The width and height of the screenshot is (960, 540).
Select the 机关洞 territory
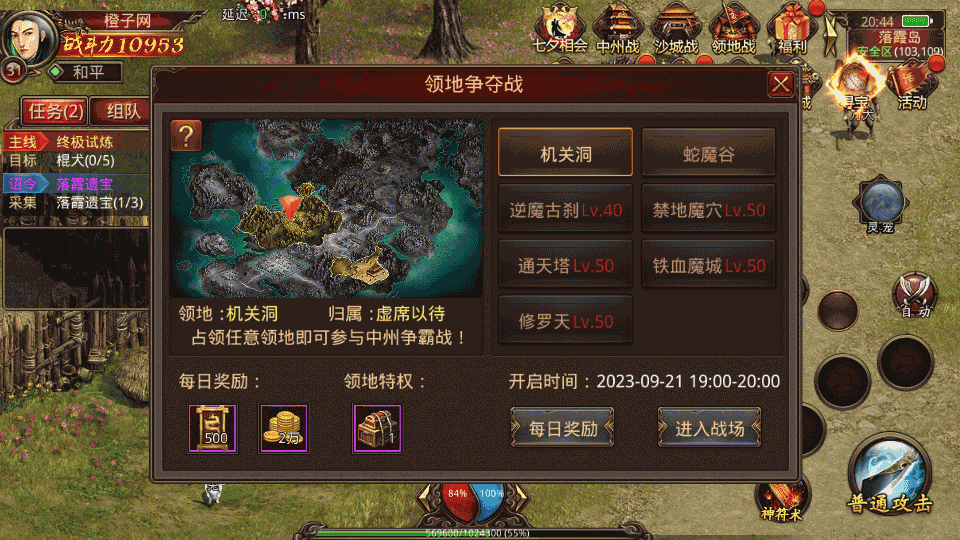coord(565,153)
